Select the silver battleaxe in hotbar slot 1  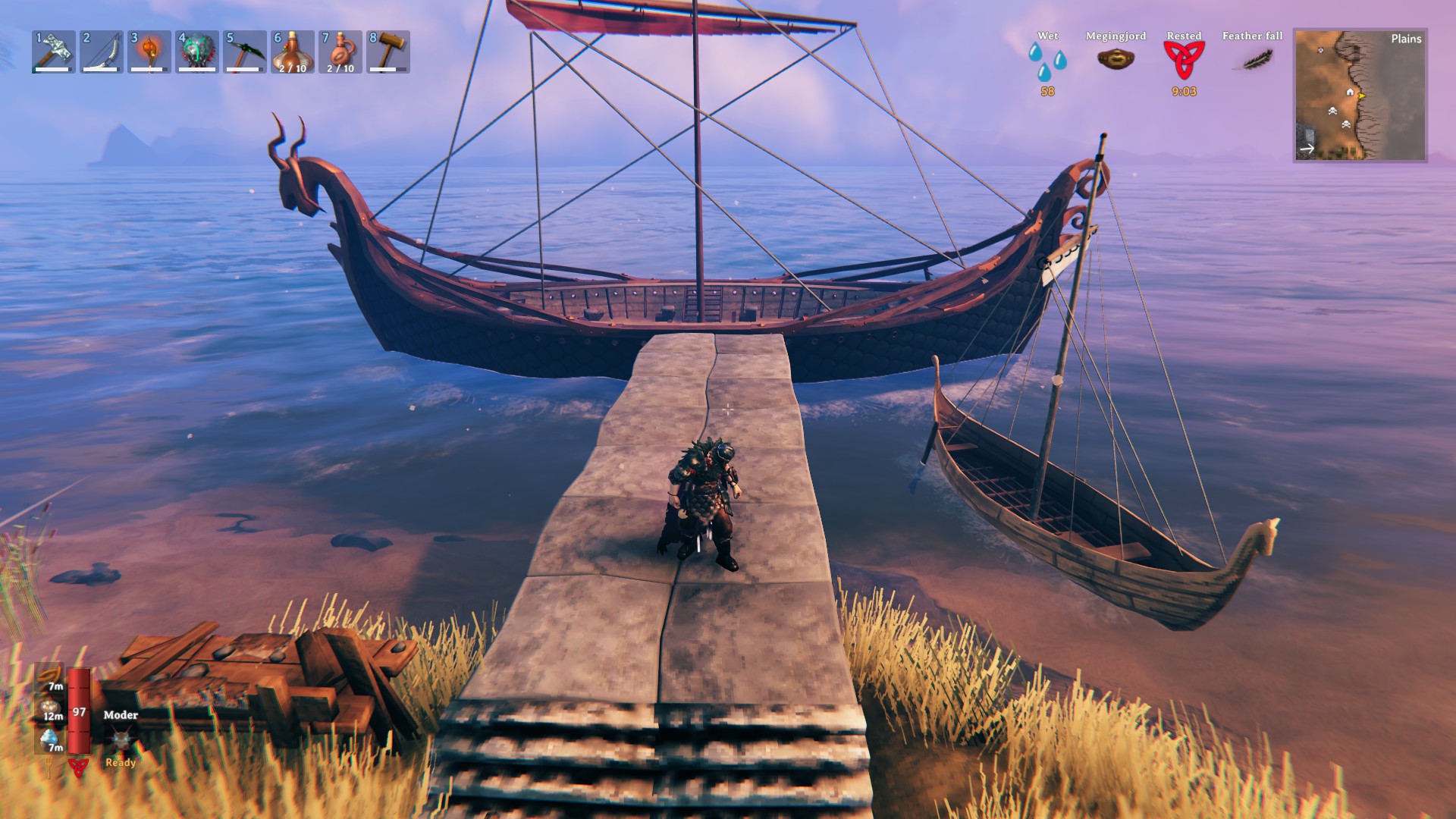[54, 52]
